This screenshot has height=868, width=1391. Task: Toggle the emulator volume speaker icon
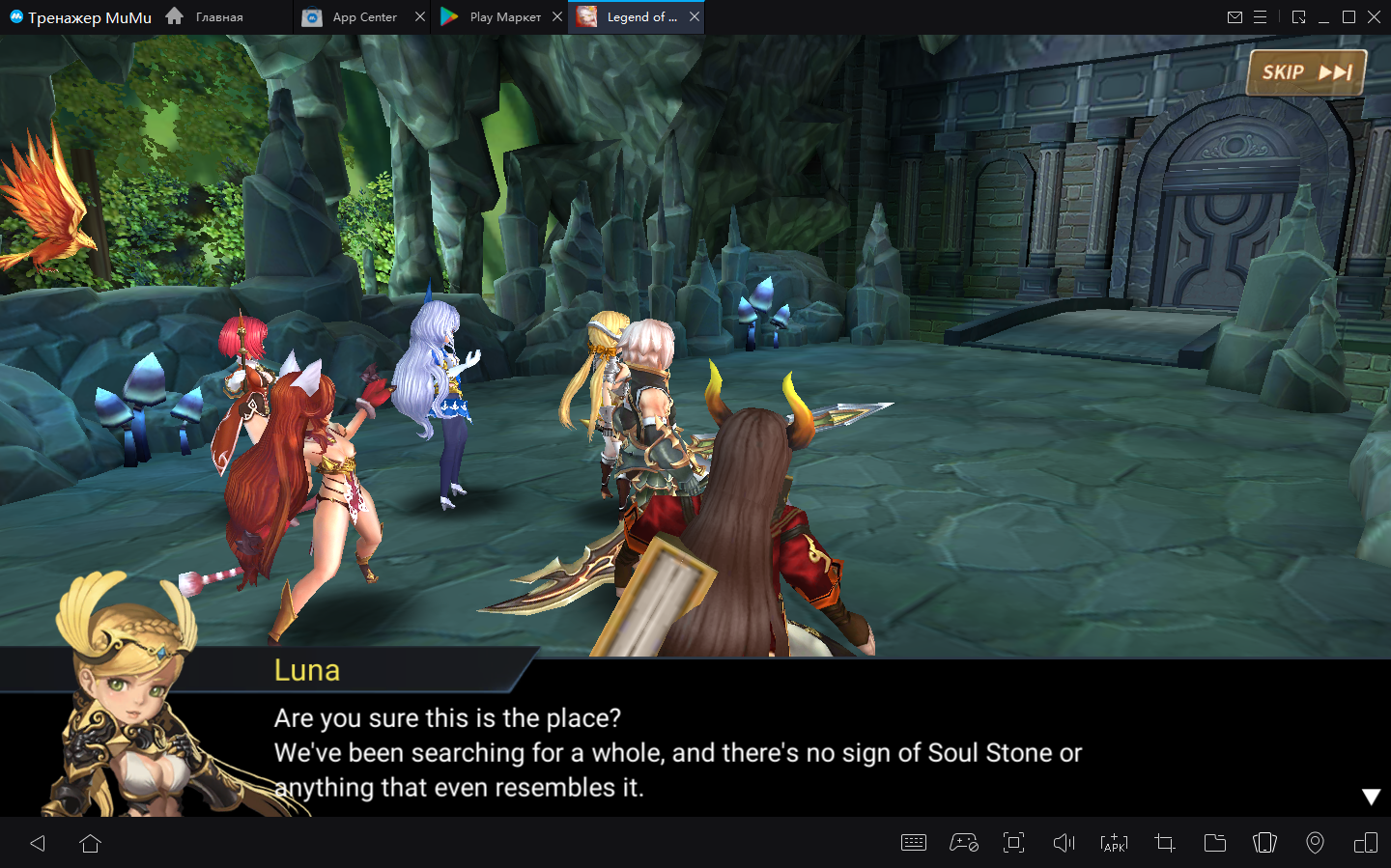pyautogui.click(x=1064, y=843)
